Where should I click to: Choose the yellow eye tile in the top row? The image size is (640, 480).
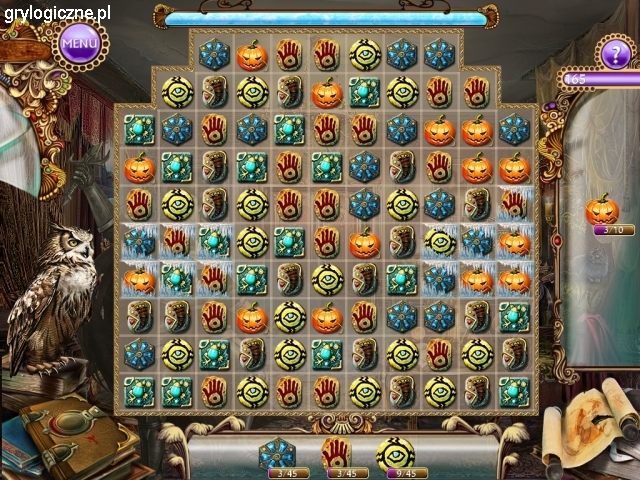tap(364, 55)
